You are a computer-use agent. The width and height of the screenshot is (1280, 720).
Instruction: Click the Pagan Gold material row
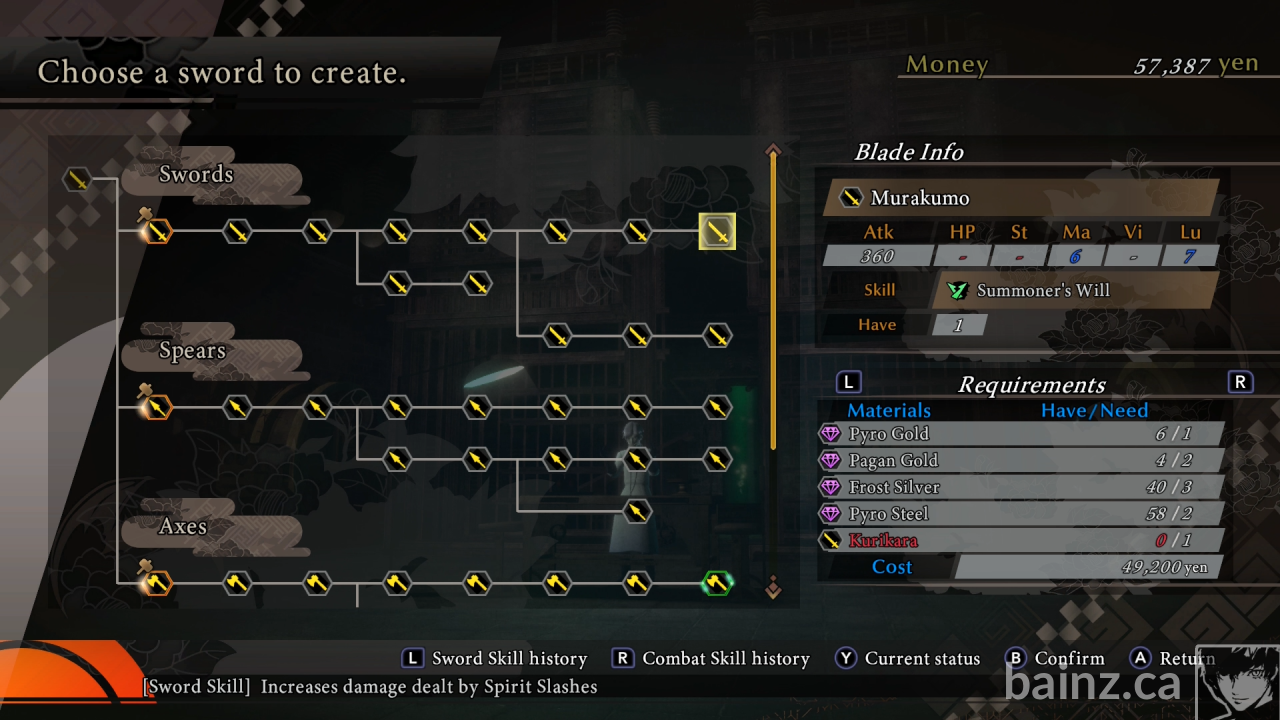pos(1020,461)
